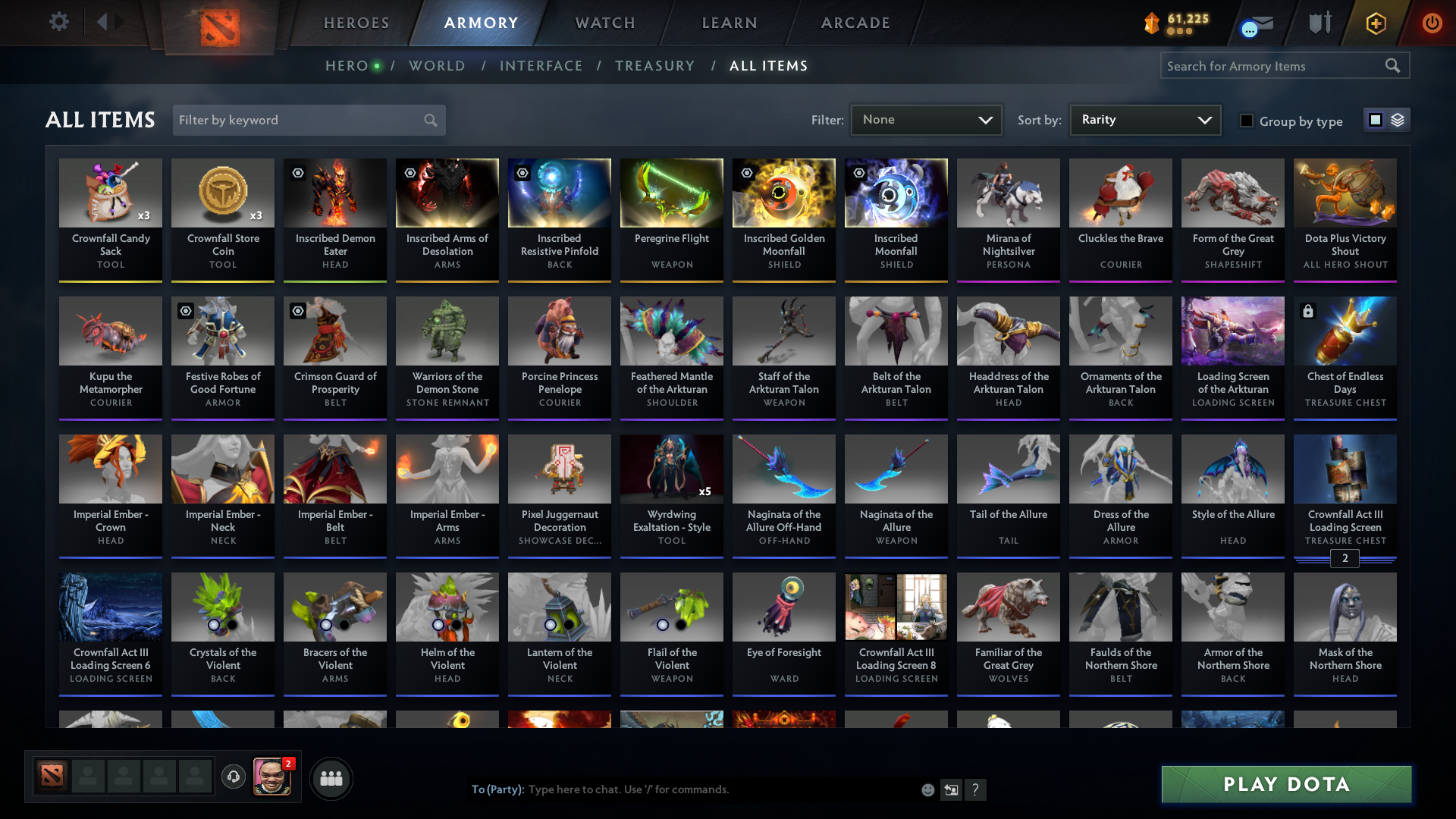Click the question mark help button
1456x819 pixels.
click(x=976, y=789)
